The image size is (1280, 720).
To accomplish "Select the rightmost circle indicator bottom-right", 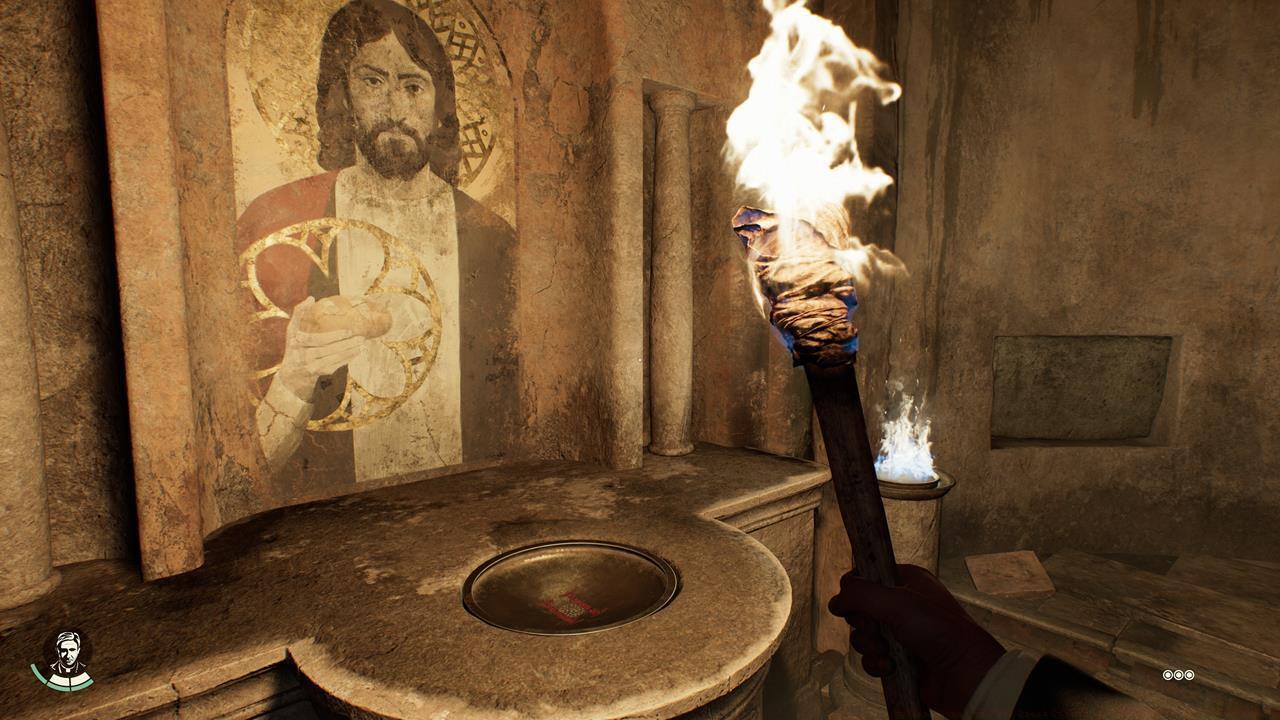I will tap(1190, 676).
